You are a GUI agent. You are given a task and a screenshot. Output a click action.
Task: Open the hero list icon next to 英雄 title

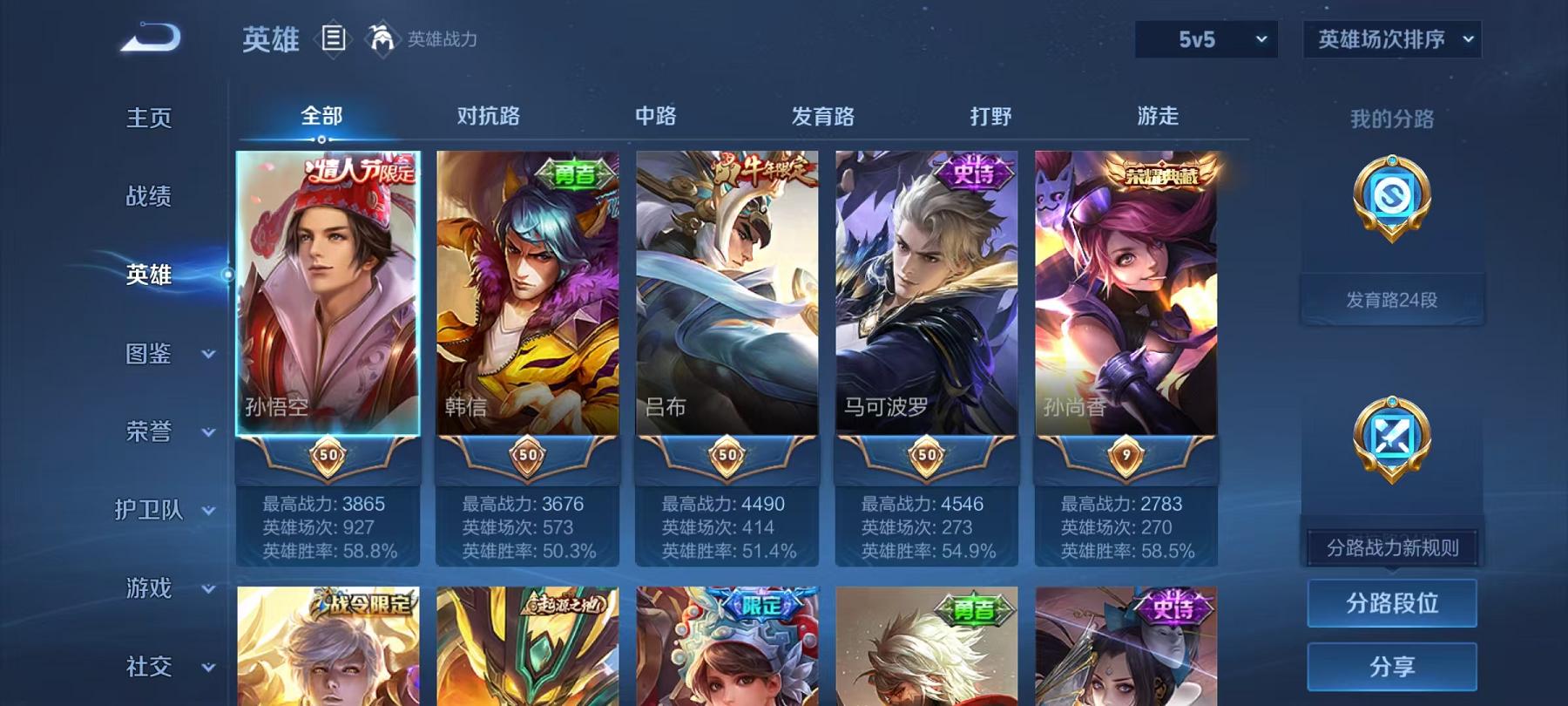[334, 37]
